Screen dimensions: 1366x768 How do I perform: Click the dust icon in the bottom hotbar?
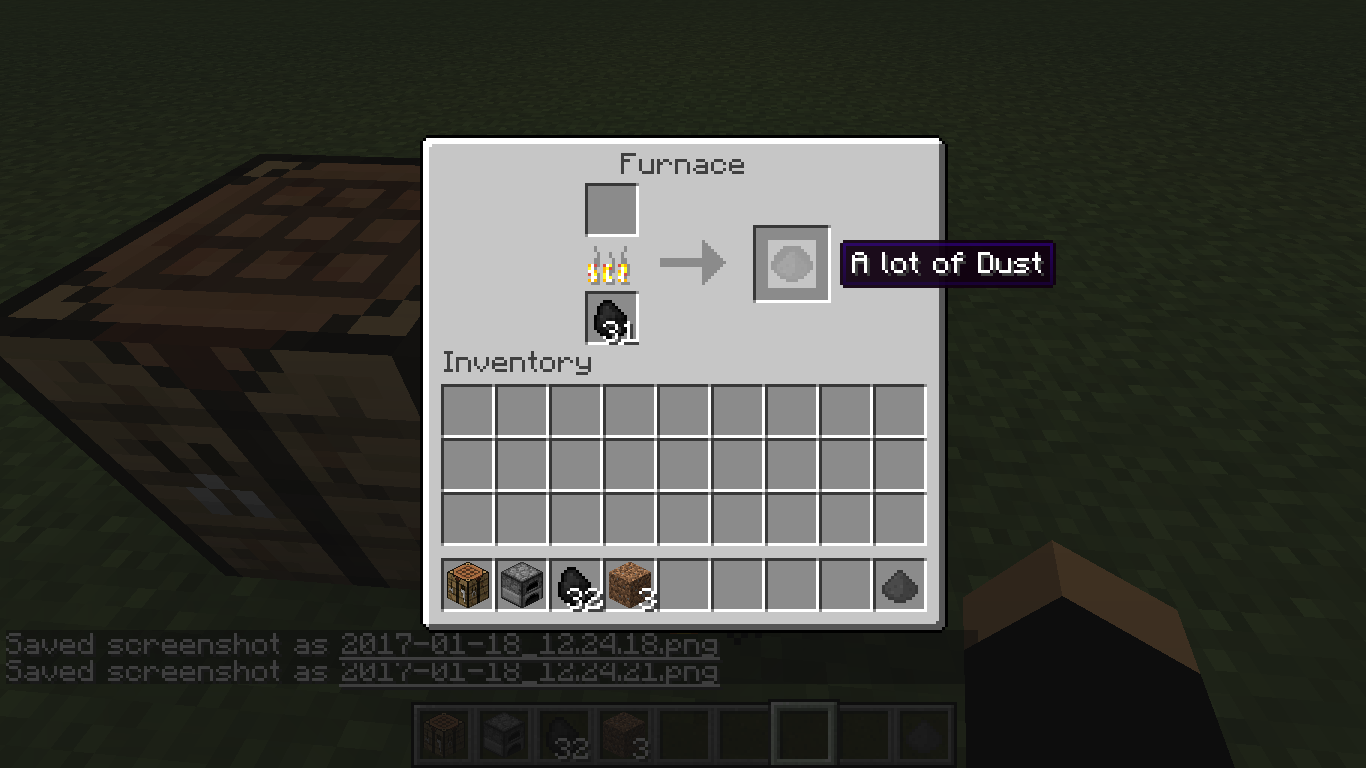coord(924,731)
